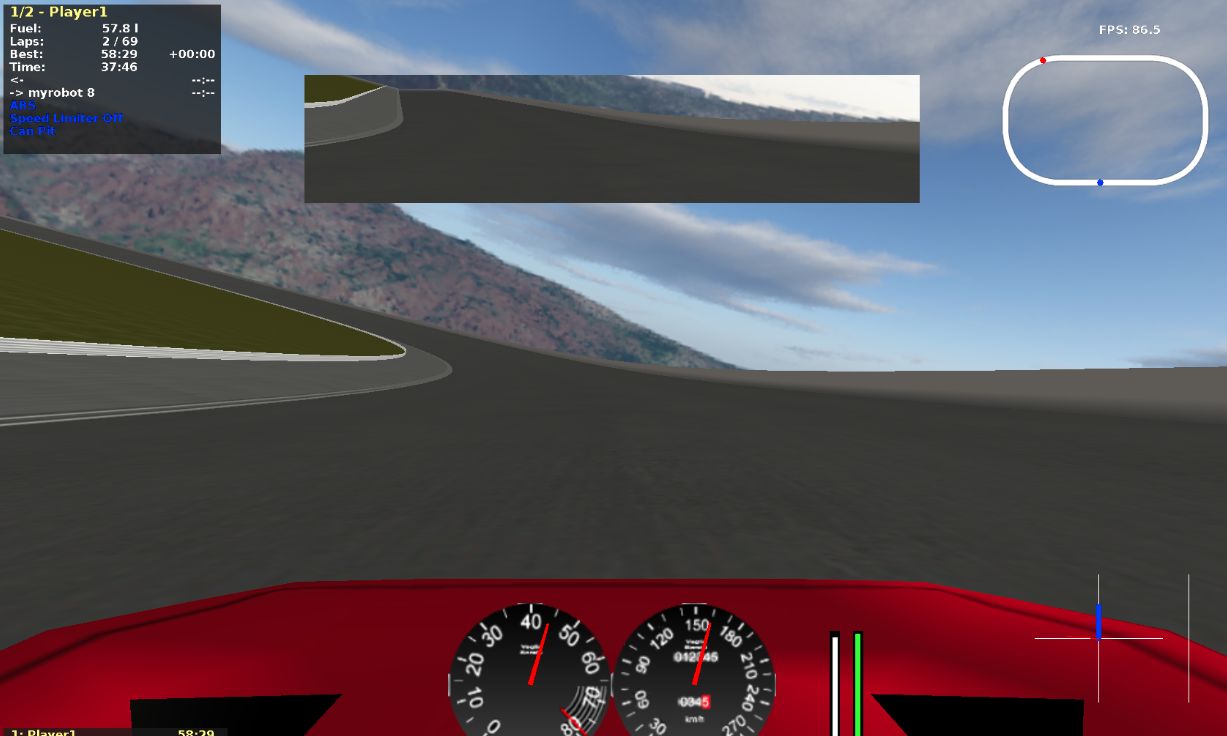Select the red opponent marker on the minimap
Viewport: 1227px width, 736px height.
[x=1043, y=61]
